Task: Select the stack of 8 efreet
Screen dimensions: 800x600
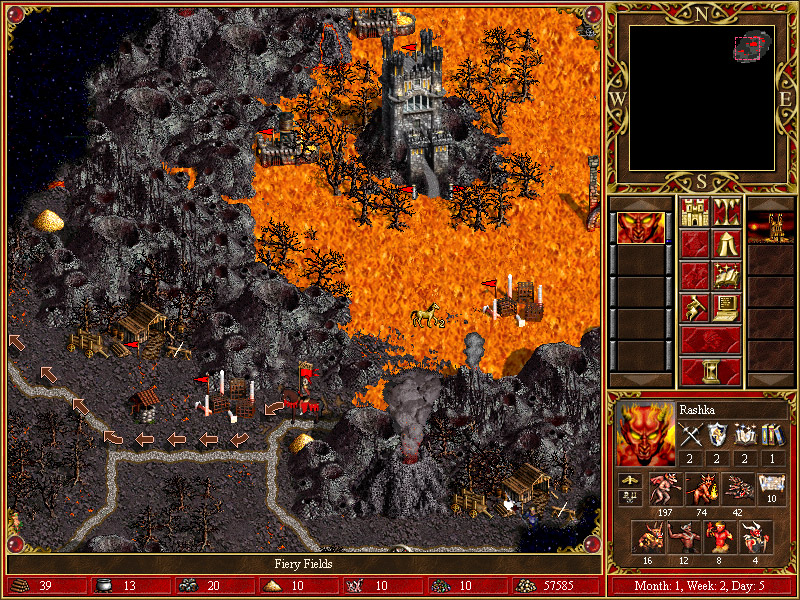Action: coord(718,536)
